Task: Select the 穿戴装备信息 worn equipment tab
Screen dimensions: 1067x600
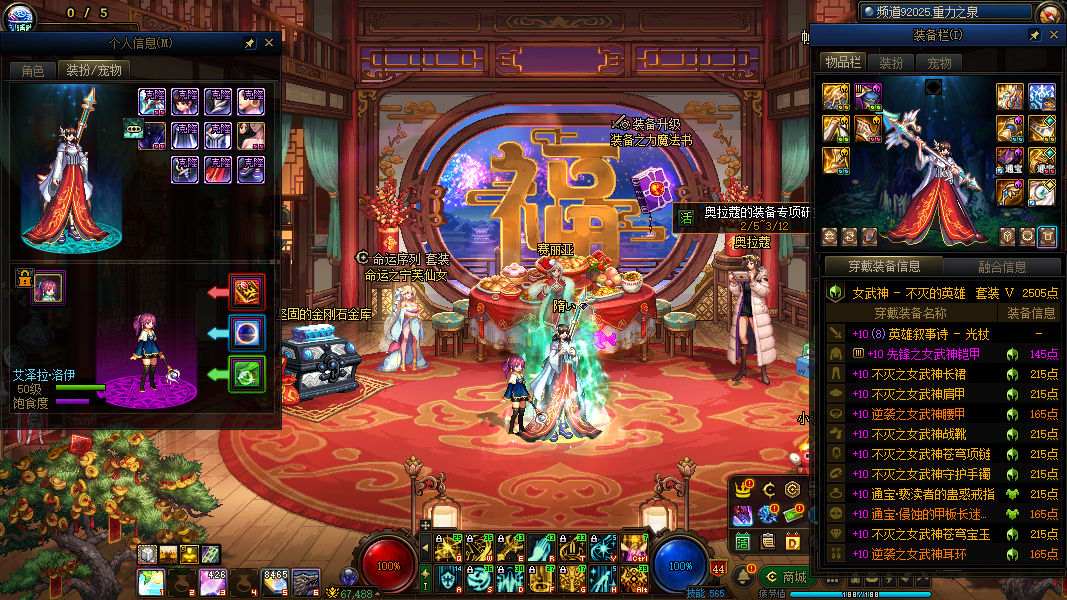Action: pos(883,266)
